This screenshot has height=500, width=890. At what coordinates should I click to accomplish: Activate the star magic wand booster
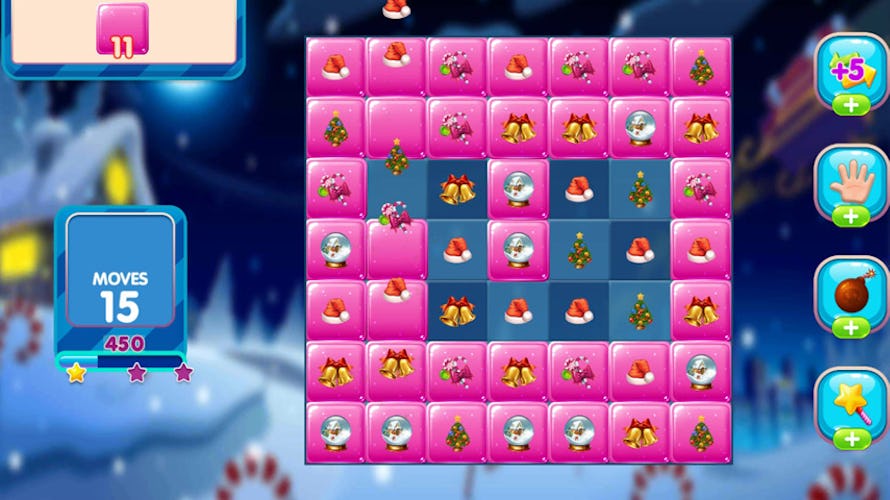[851, 402]
